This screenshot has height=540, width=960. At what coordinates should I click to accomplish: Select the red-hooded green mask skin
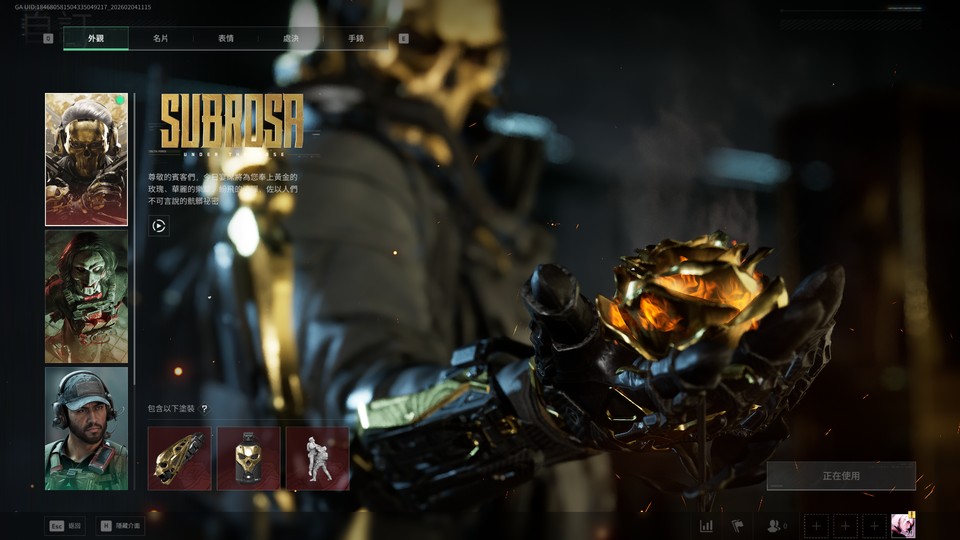[x=86, y=296]
